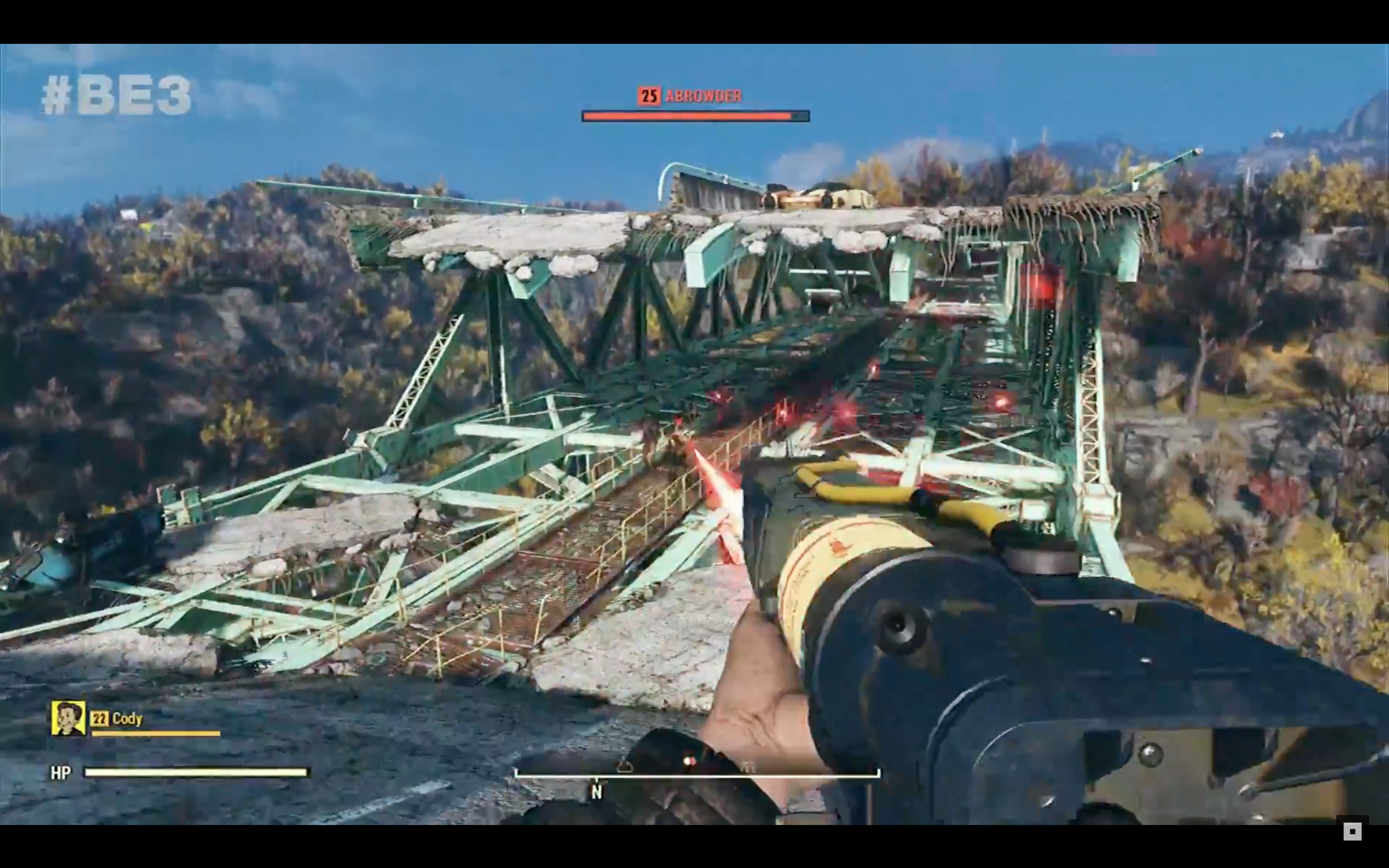
Task: Click the faint location marker left on the compass
Action: (x=625, y=766)
